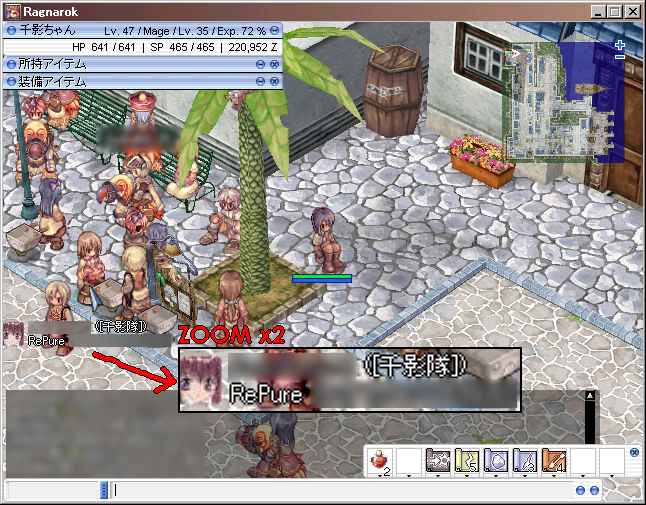Activate the grey skill scroll in hotbar

click(x=438, y=461)
